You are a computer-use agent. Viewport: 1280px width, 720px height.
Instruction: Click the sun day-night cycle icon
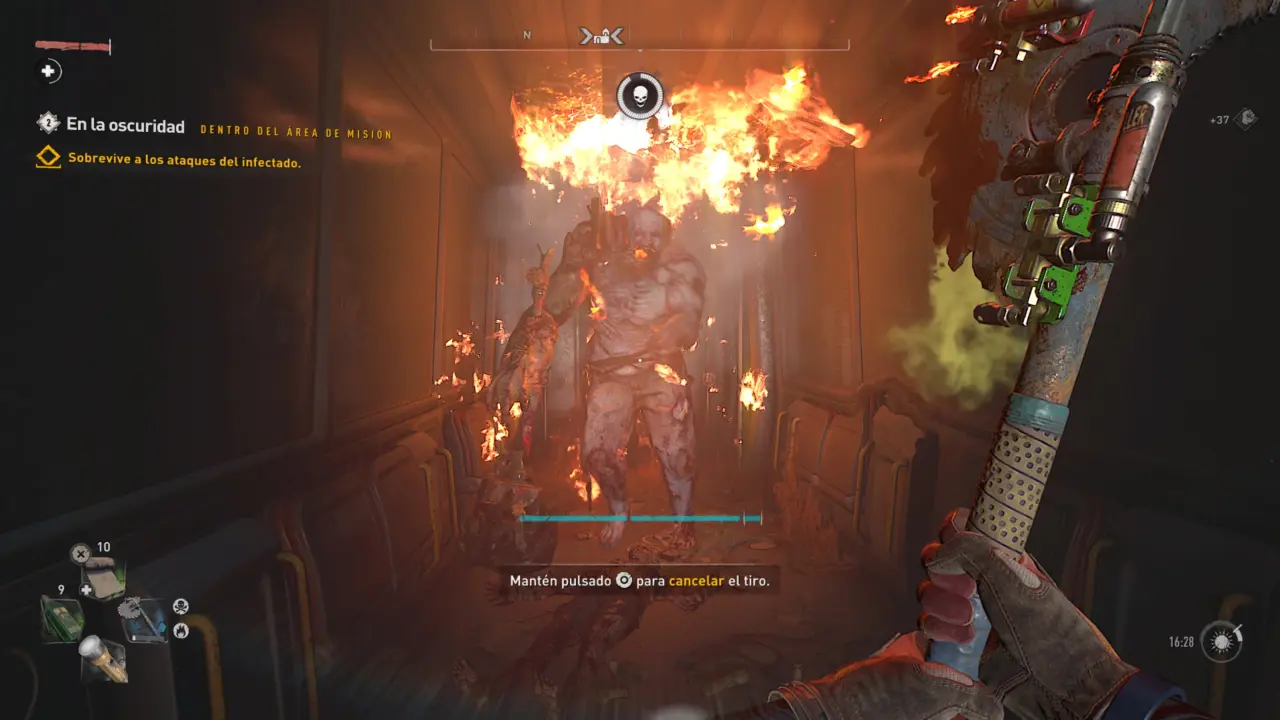[x=1220, y=640]
